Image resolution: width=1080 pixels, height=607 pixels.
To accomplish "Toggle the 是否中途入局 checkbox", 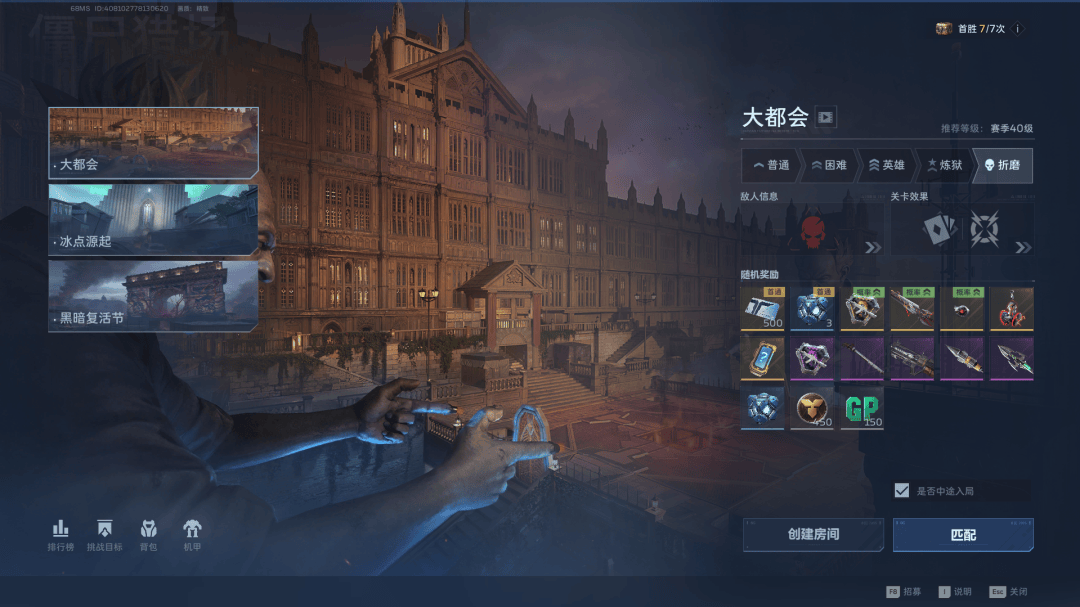I will 902,490.
